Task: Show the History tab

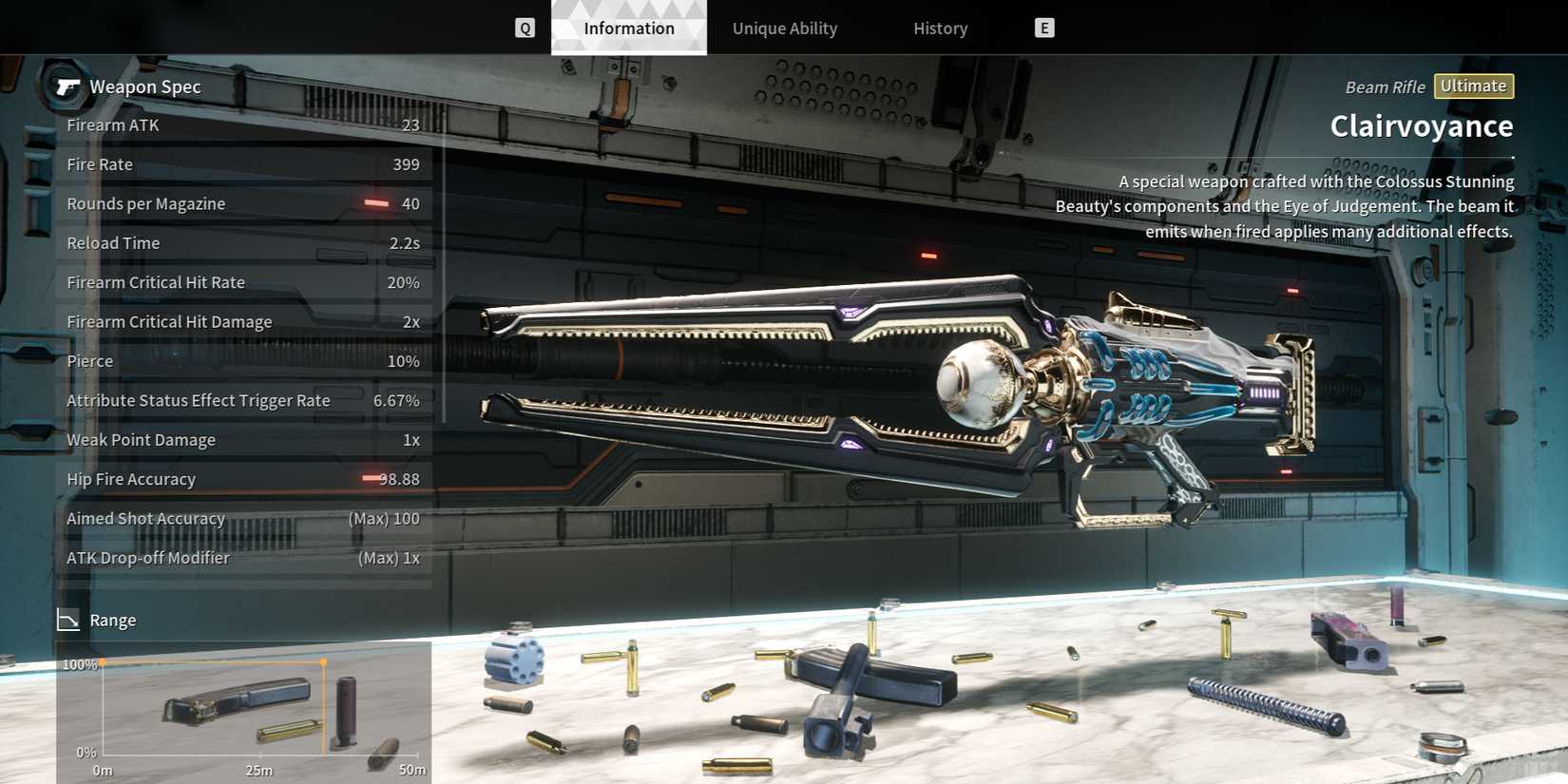Action: pos(940,29)
